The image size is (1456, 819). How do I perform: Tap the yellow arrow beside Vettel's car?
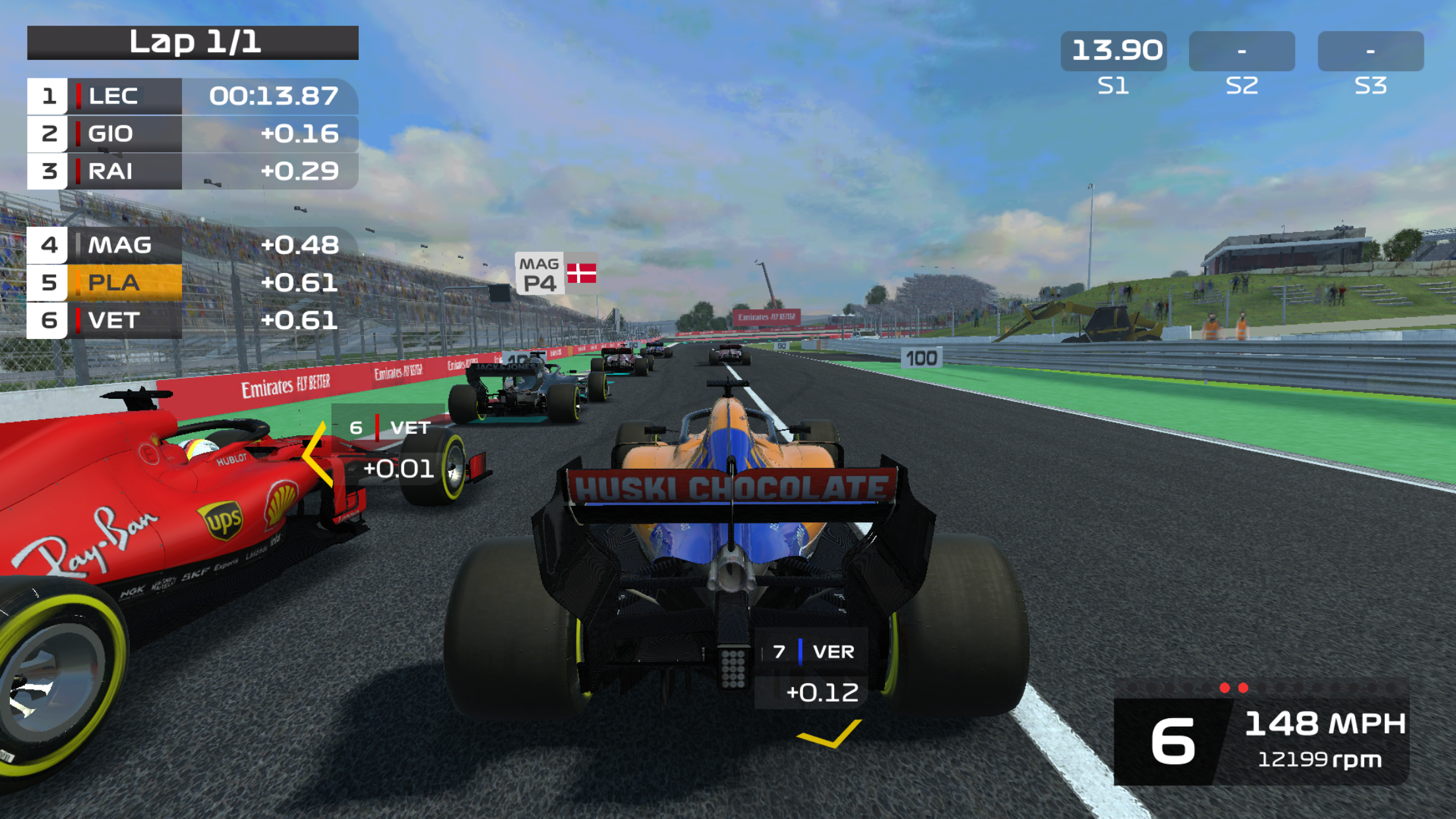[313, 454]
